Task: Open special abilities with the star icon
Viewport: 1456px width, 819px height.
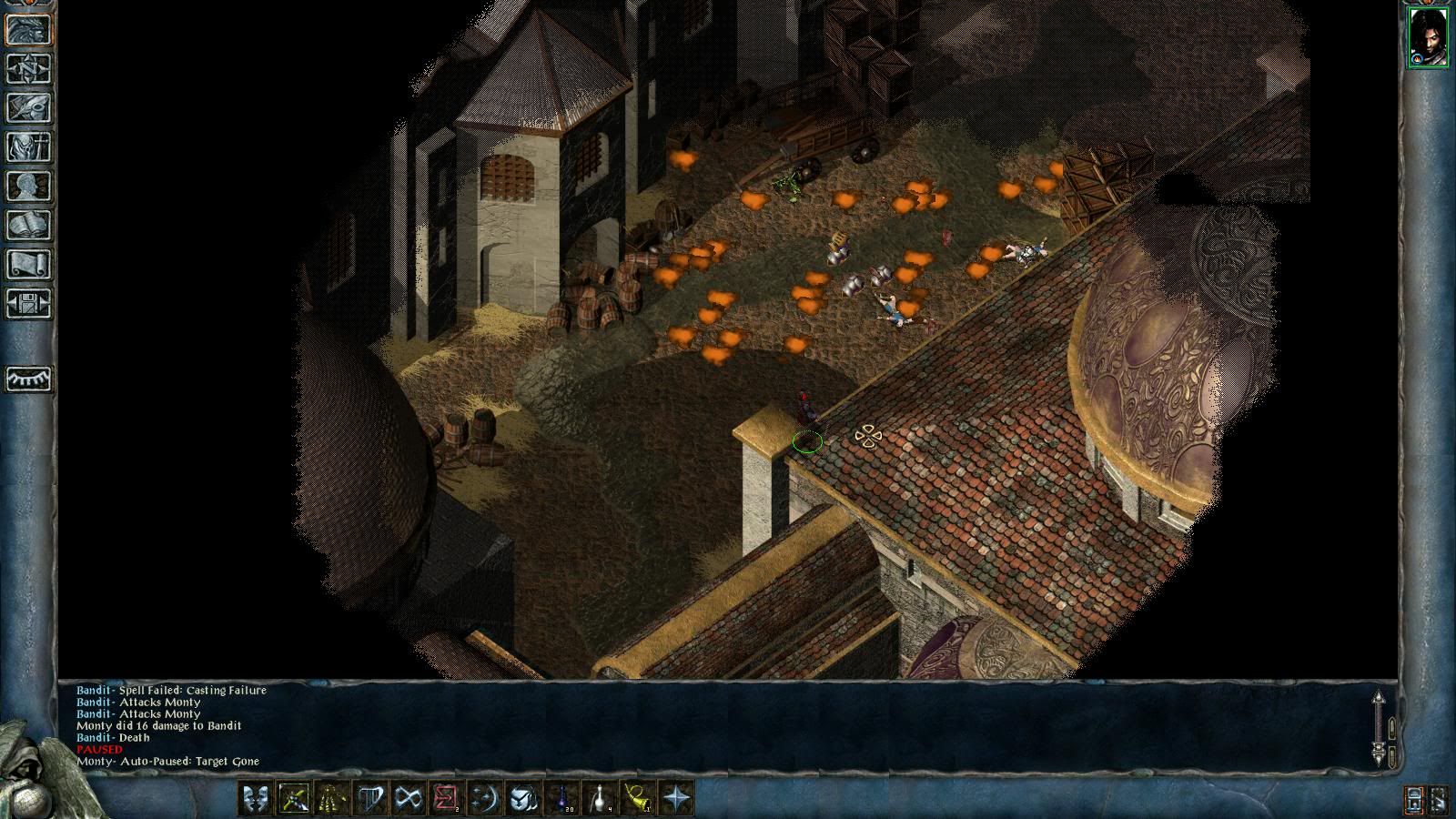Action: click(x=677, y=799)
